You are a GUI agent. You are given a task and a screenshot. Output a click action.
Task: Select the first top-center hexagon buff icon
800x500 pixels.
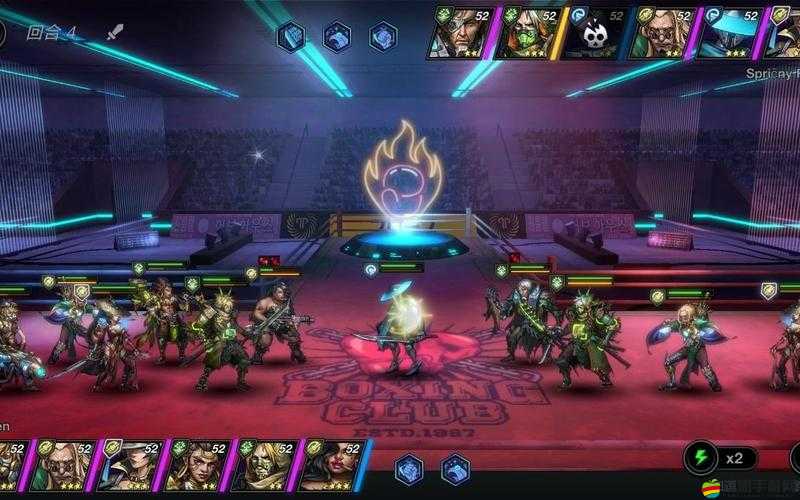click(291, 37)
